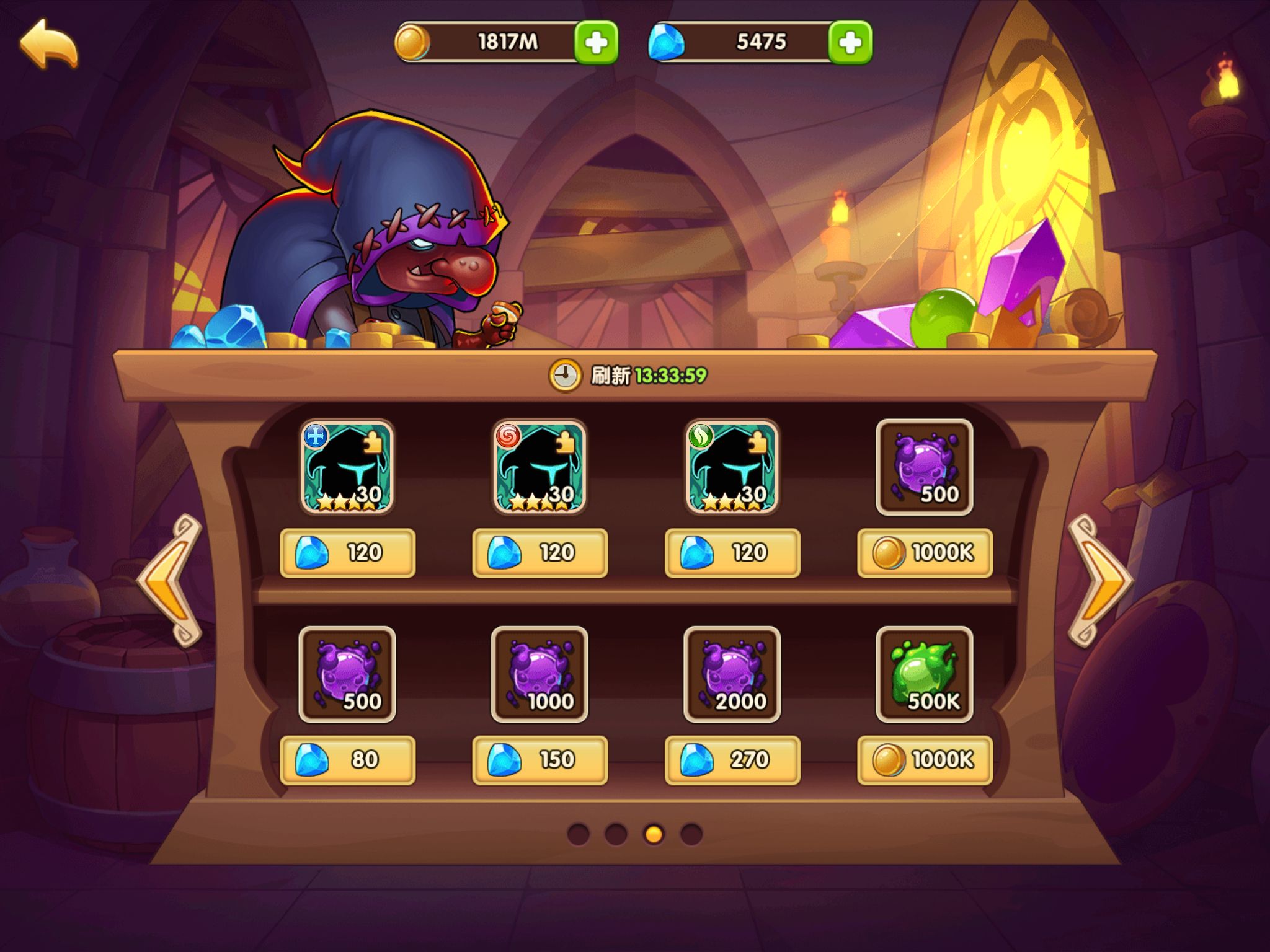
Task: Show the previous shop page arrow
Action: 171,581
